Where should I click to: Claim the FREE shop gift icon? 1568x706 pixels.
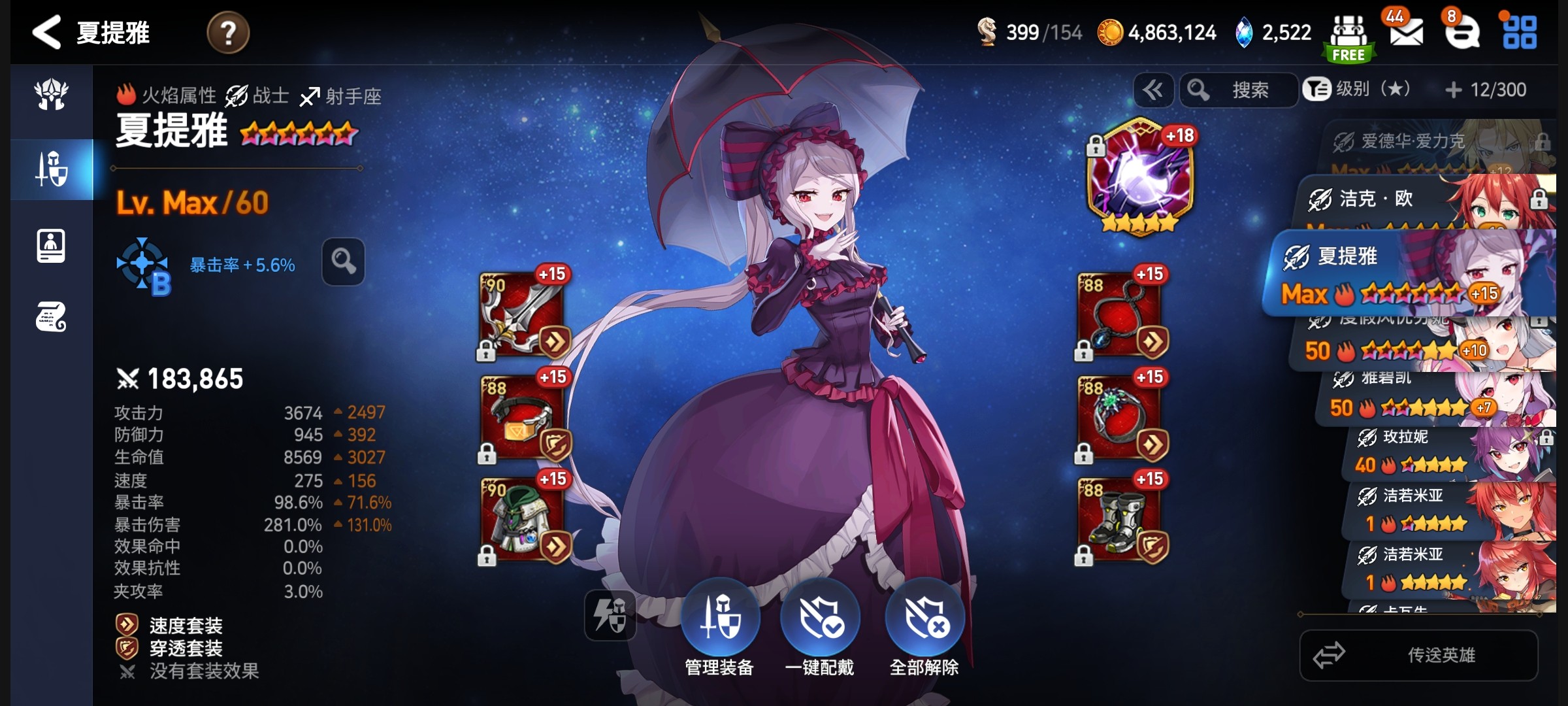pyautogui.click(x=1348, y=38)
